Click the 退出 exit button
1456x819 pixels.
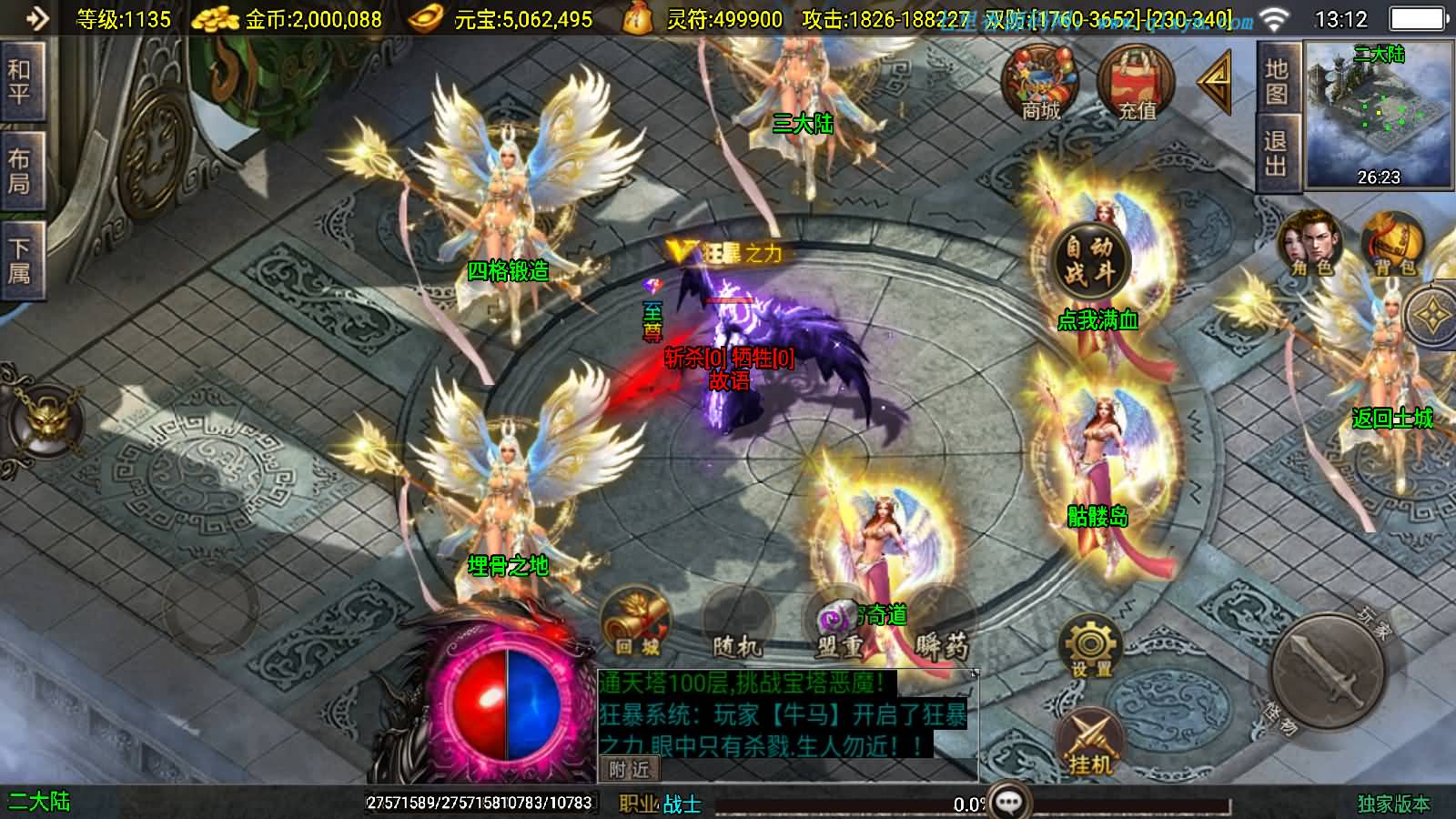pyautogui.click(x=1276, y=155)
